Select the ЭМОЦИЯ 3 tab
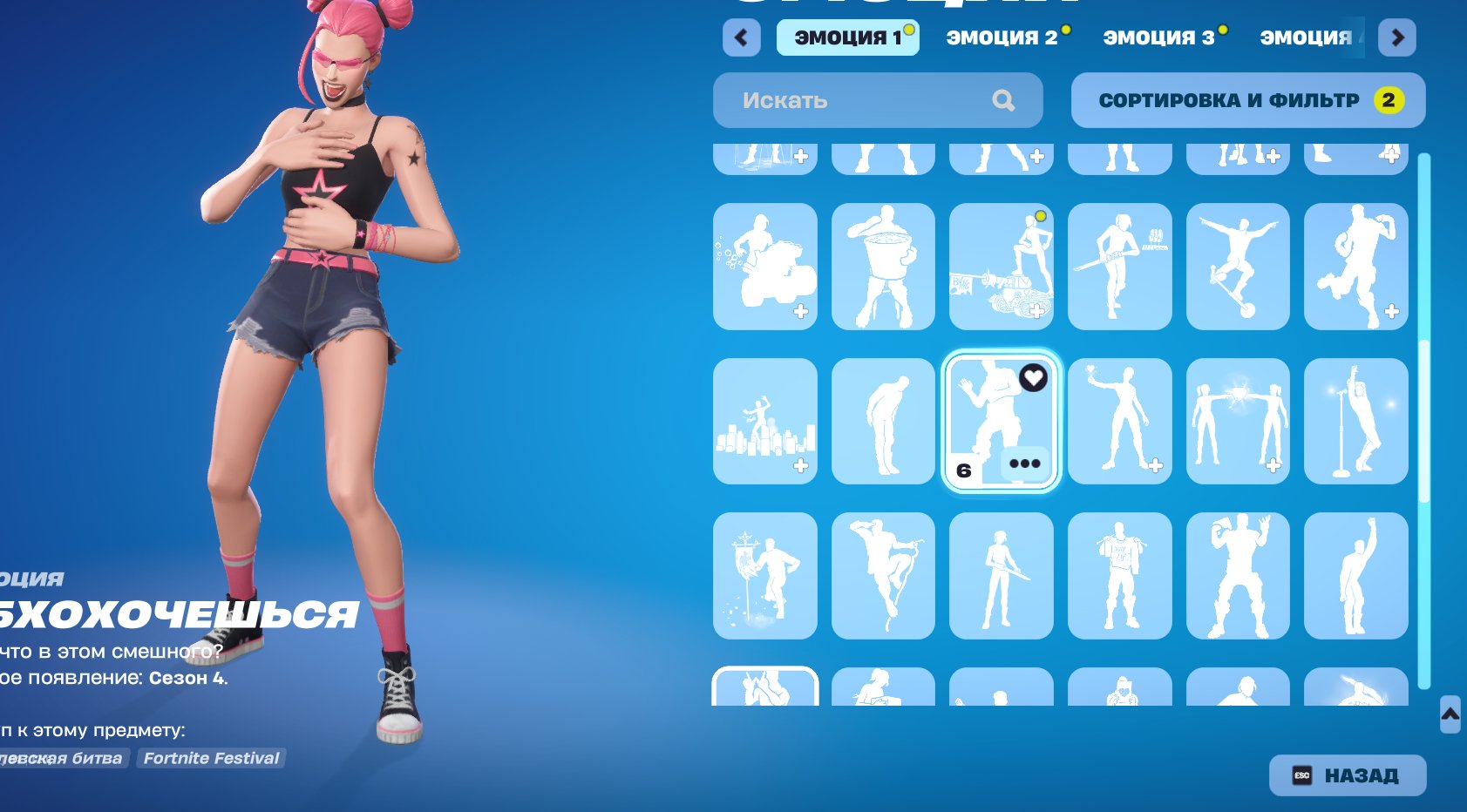This screenshot has height=812, width=1467. coord(1159,37)
